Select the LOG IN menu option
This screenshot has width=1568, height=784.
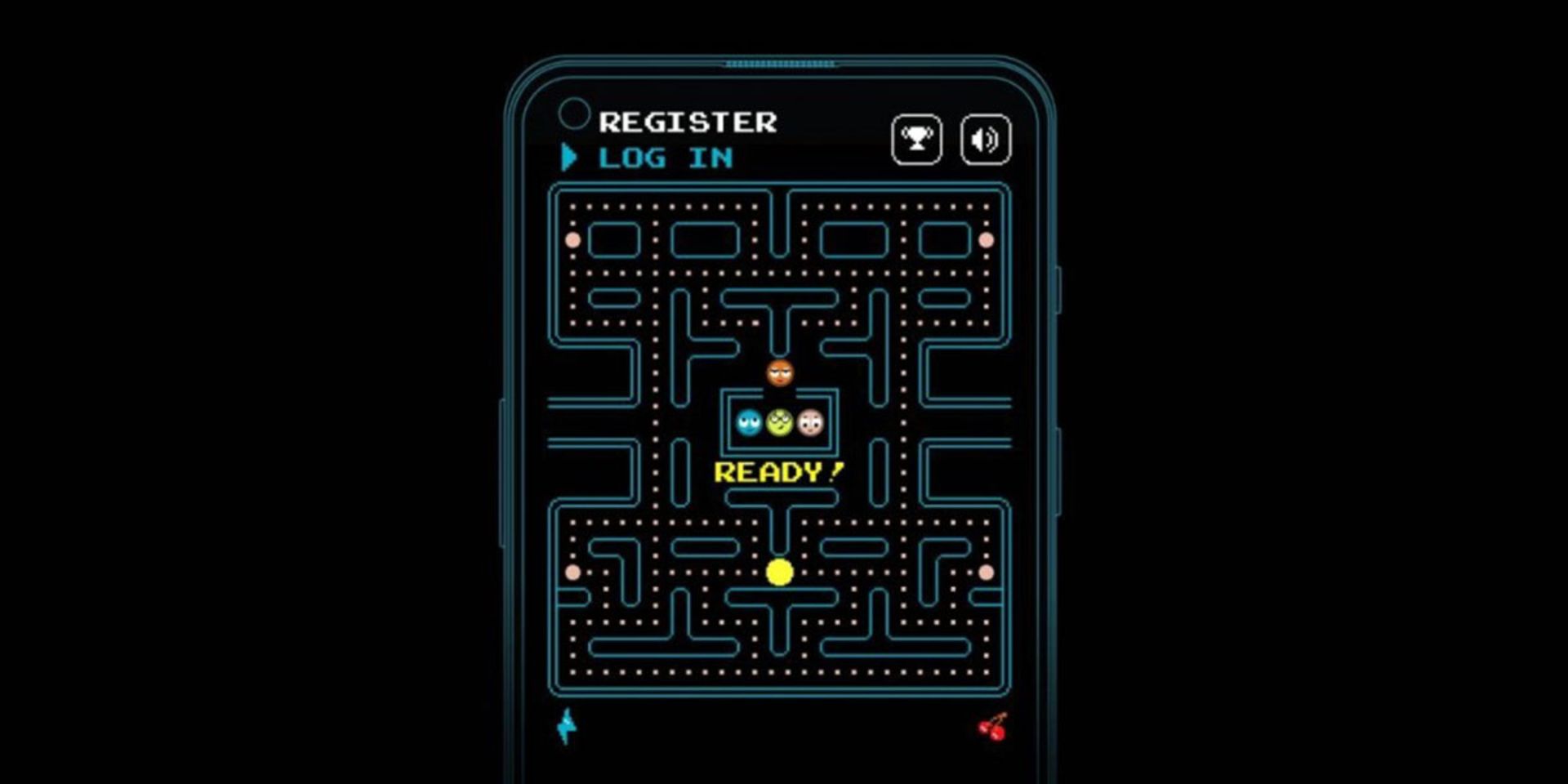(666, 158)
